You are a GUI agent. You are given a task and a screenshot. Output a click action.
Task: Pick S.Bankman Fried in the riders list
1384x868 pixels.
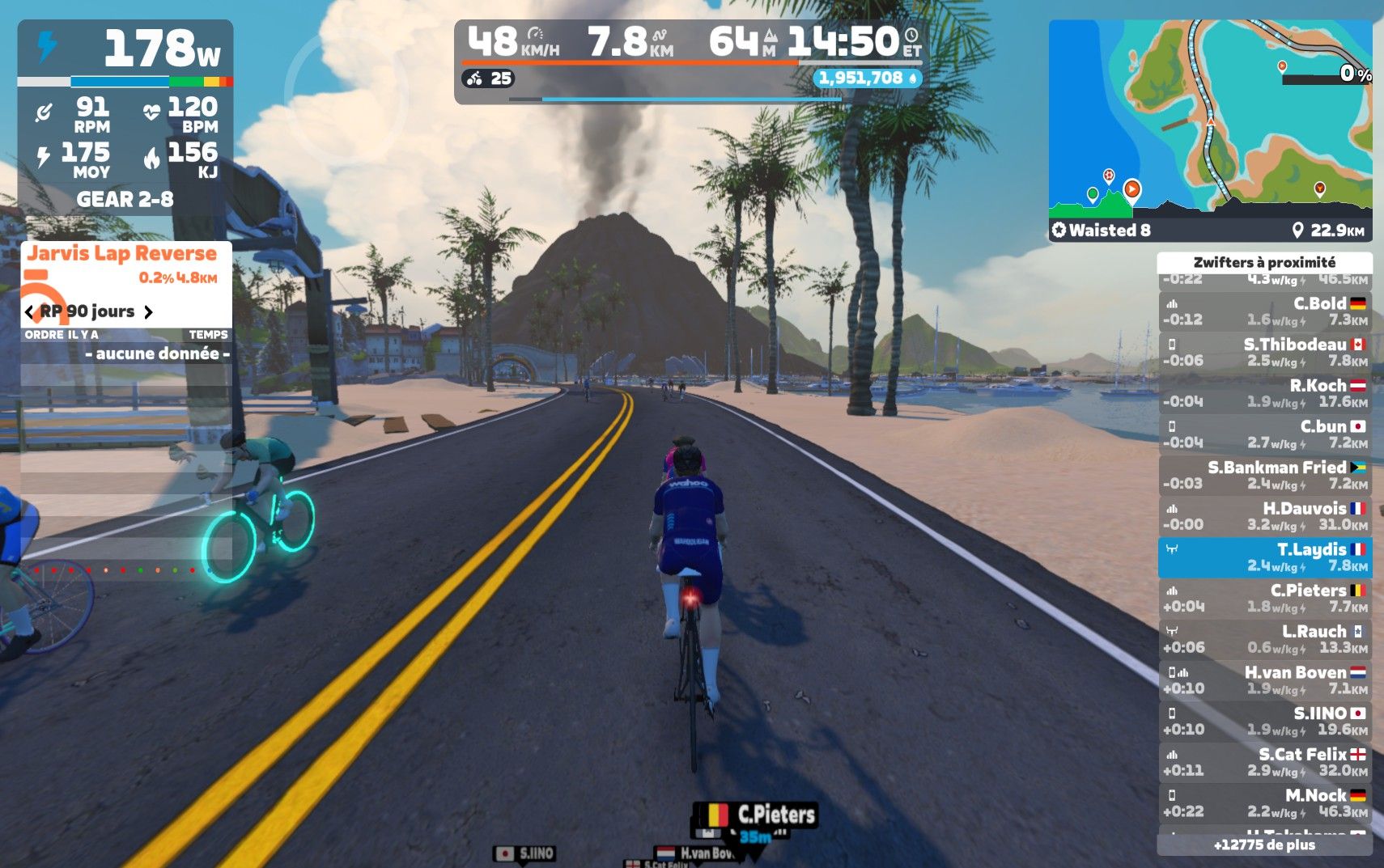1264,476
